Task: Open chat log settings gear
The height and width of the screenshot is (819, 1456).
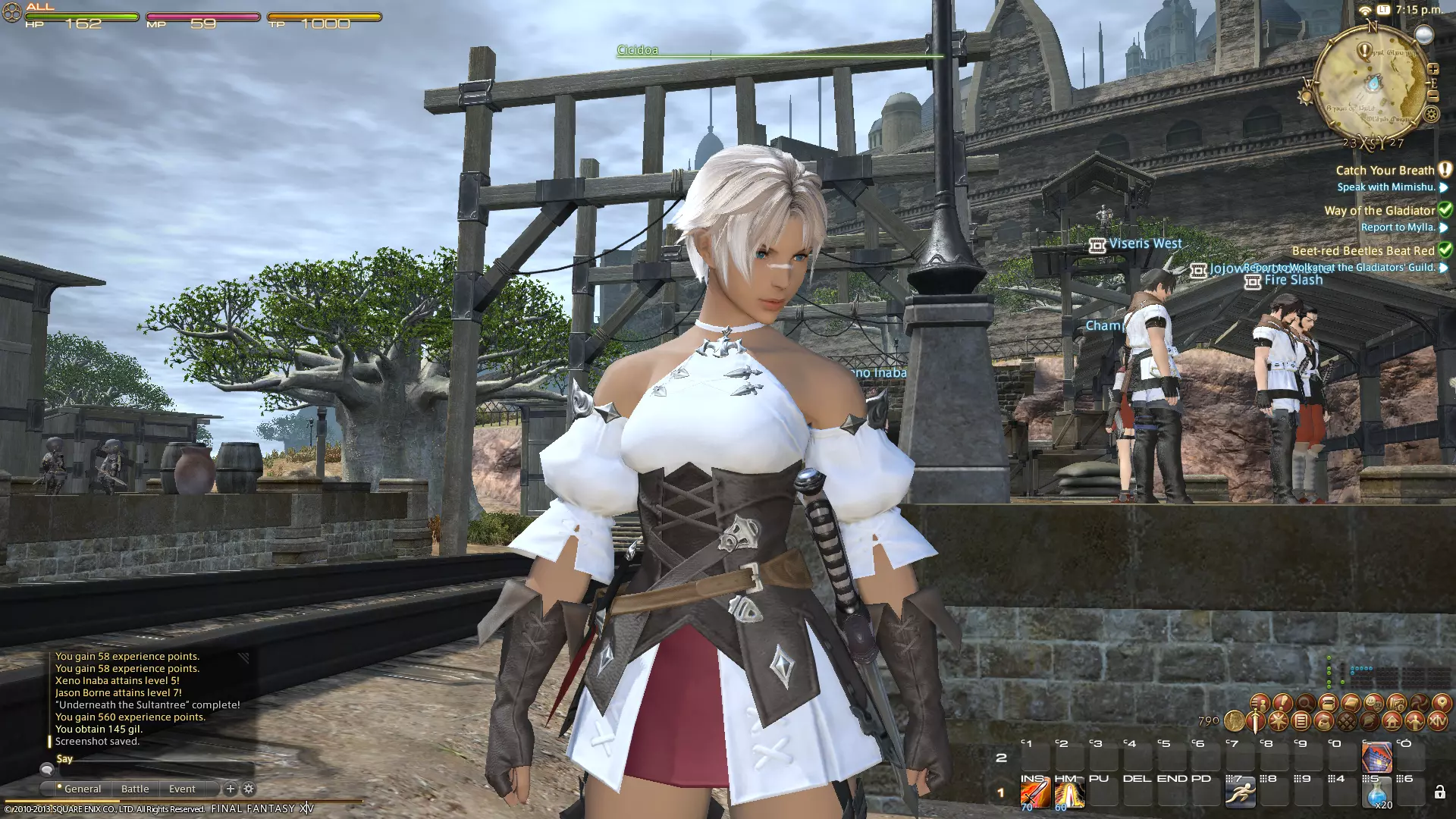Action: point(249,789)
